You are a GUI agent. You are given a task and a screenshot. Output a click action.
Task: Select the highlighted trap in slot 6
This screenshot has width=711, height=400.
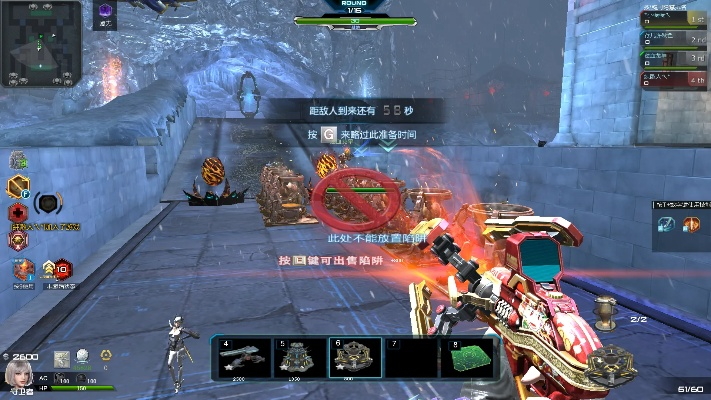pyautogui.click(x=355, y=358)
